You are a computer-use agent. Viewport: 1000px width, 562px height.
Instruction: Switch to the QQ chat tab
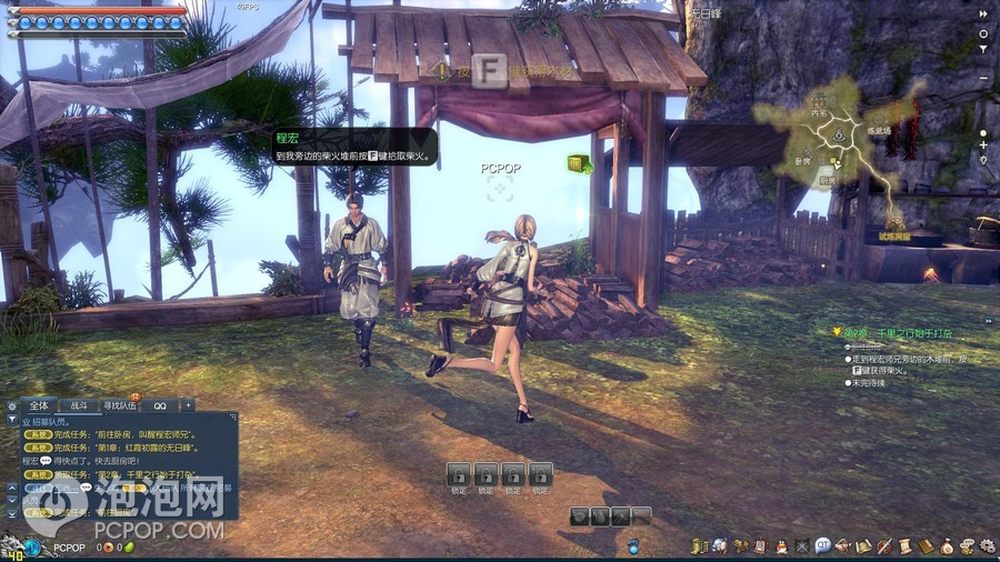coord(159,405)
